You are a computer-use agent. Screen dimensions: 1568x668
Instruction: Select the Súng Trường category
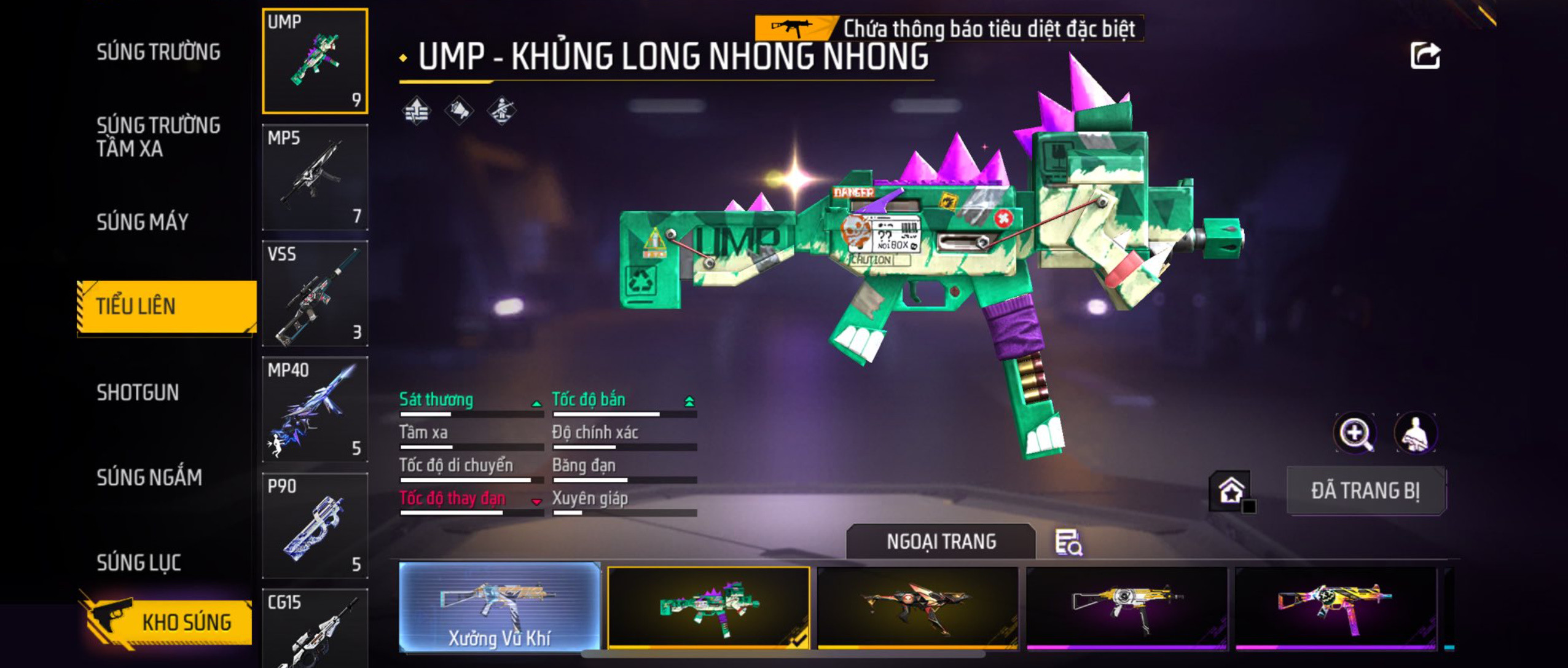159,52
